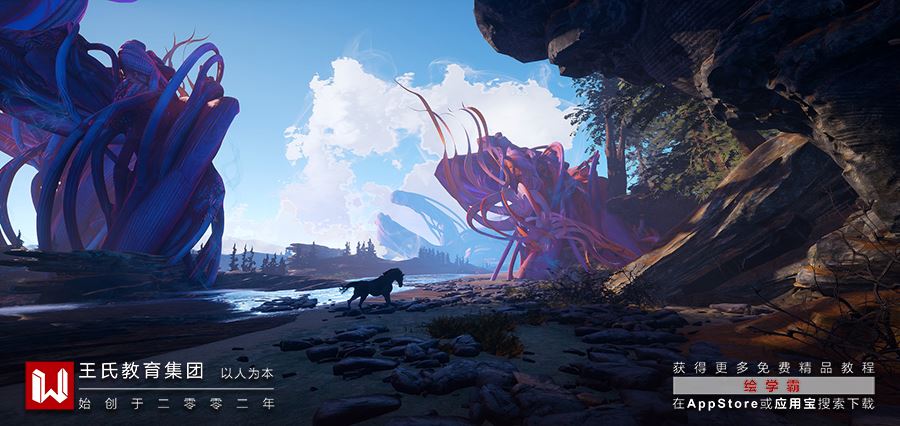Click the red 绘学霸 banner

(773, 386)
